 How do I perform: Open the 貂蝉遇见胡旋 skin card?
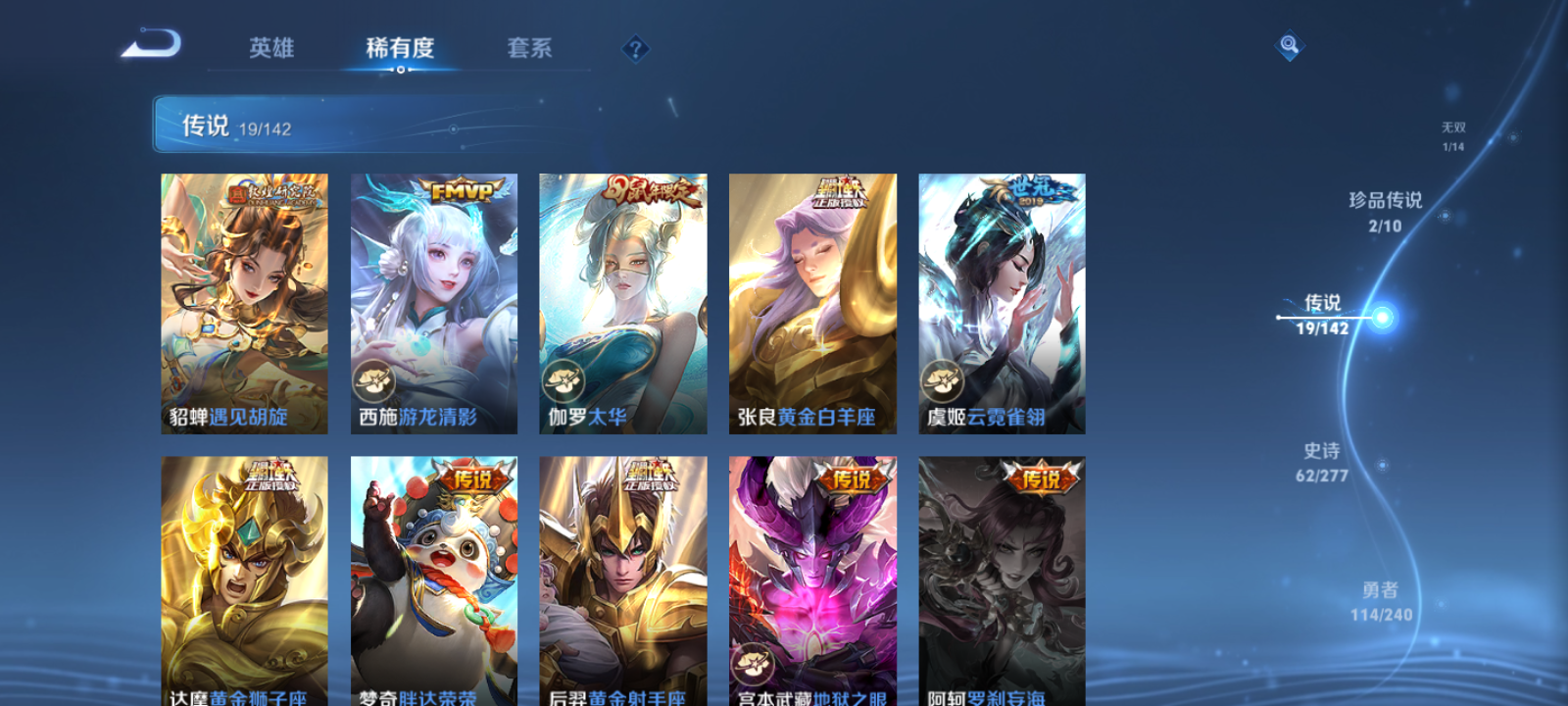pyautogui.click(x=245, y=299)
